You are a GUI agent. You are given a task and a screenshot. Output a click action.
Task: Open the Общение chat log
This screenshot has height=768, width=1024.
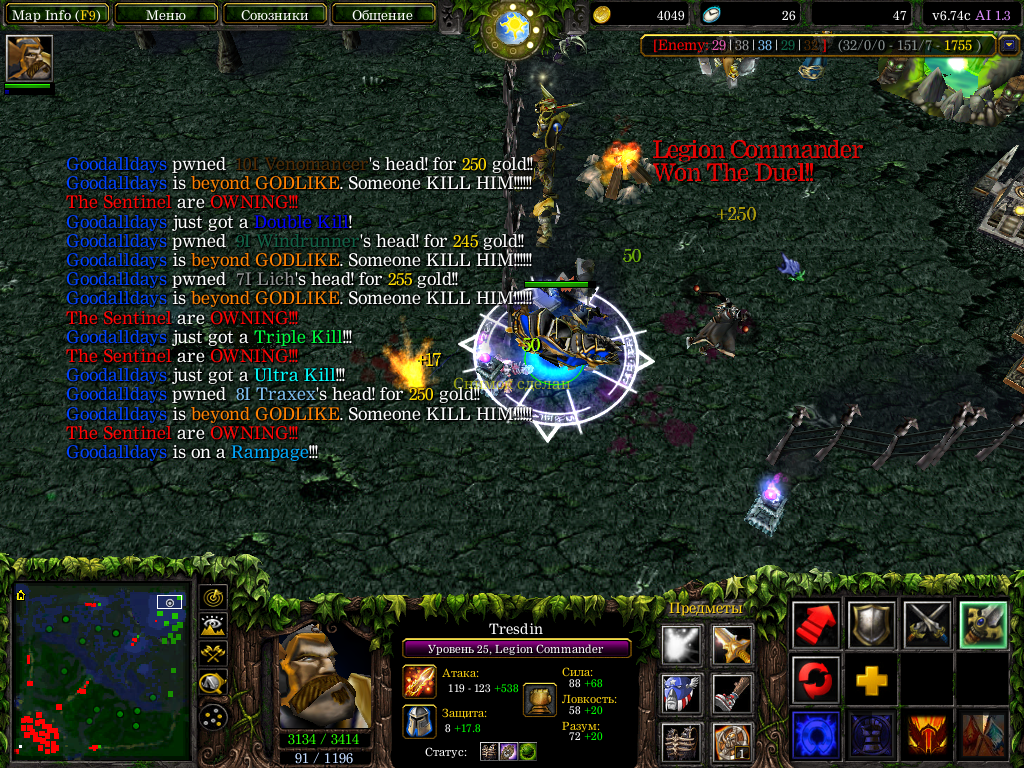click(x=382, y=15)
